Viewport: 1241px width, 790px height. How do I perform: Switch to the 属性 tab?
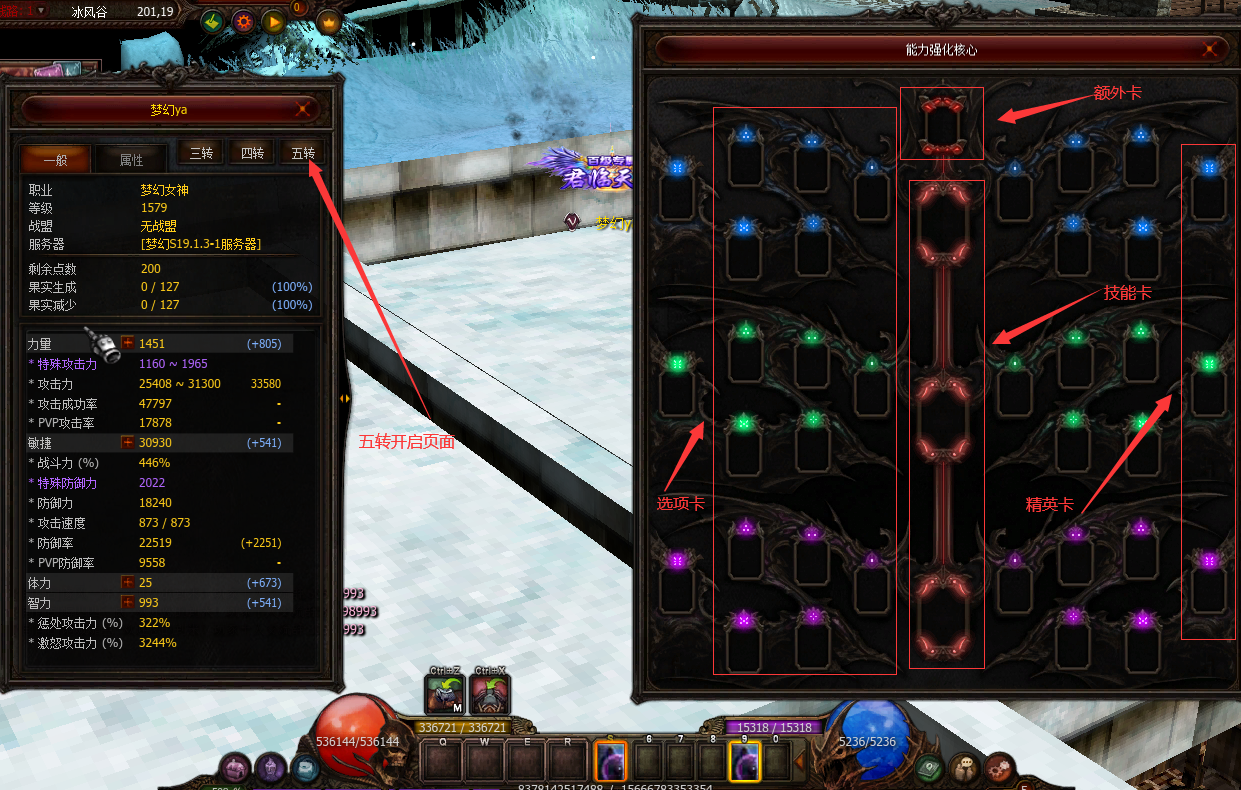tap(131, 159)
